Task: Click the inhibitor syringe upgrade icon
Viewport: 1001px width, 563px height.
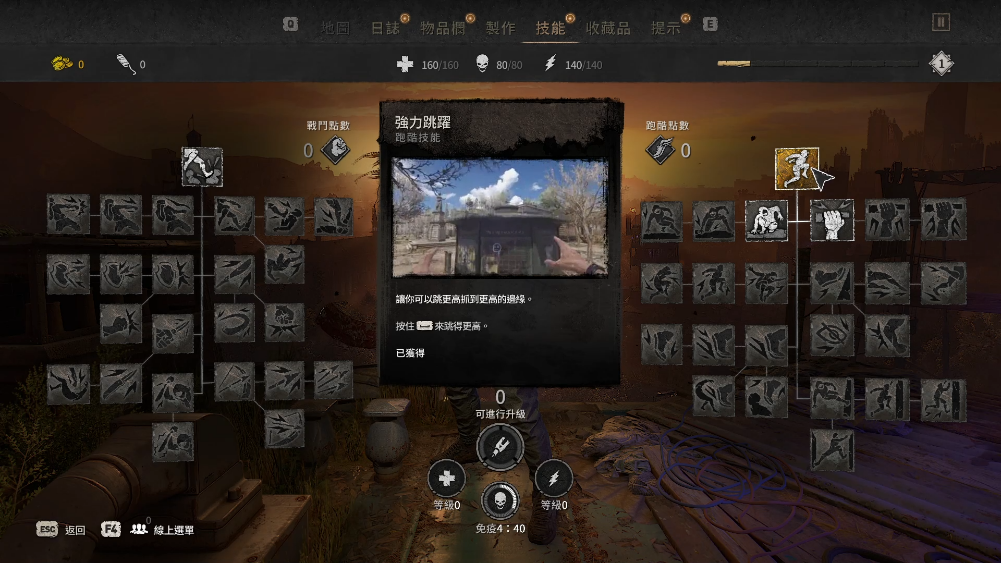Action: [x=500, y=446]
